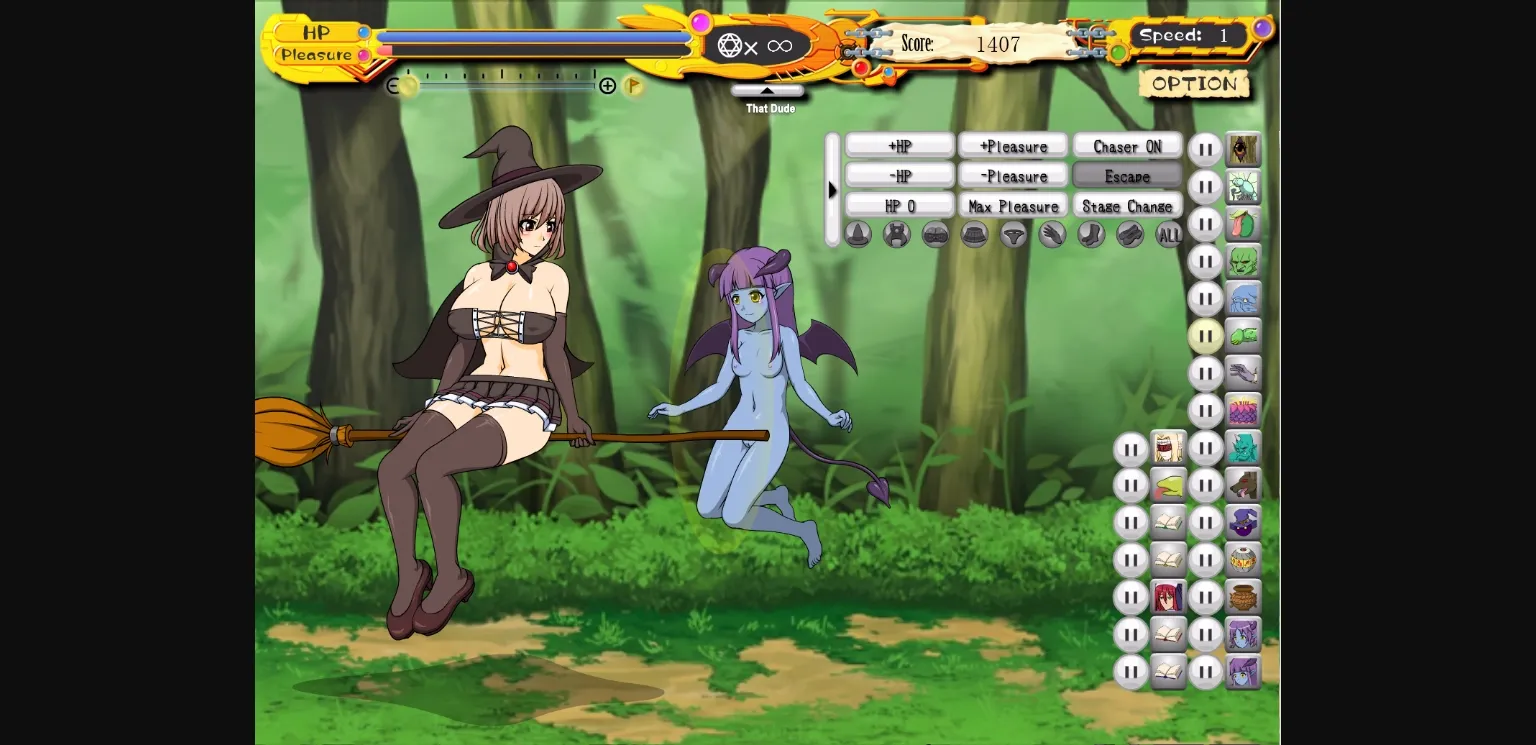Click the shoes clothing filter icon

(x=1129, y=234)
